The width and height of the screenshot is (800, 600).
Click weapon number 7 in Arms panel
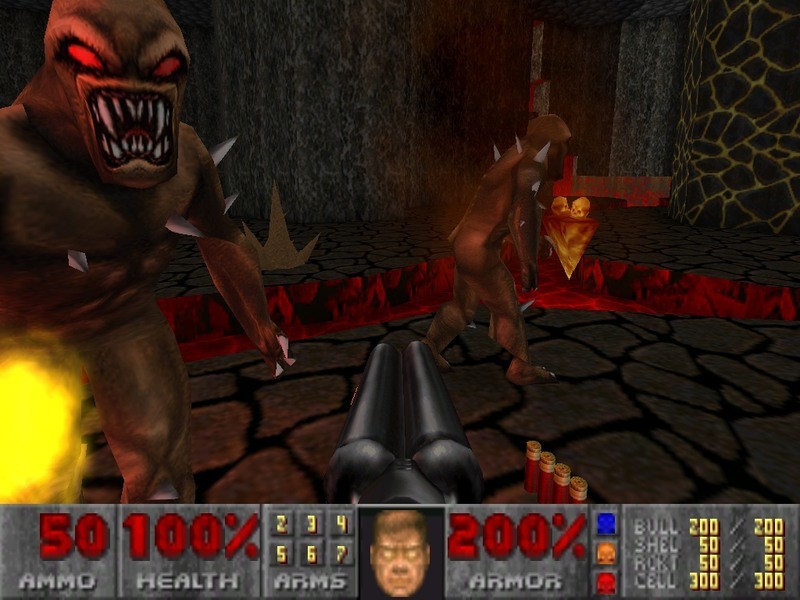click(x=341, y=553)
